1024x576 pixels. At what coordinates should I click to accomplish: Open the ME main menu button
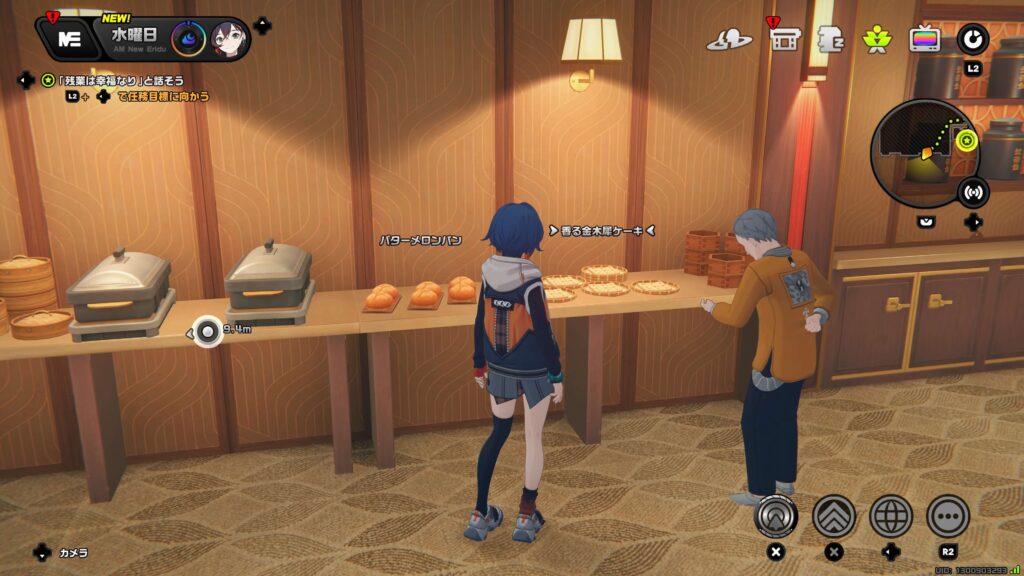click(69, 39)
